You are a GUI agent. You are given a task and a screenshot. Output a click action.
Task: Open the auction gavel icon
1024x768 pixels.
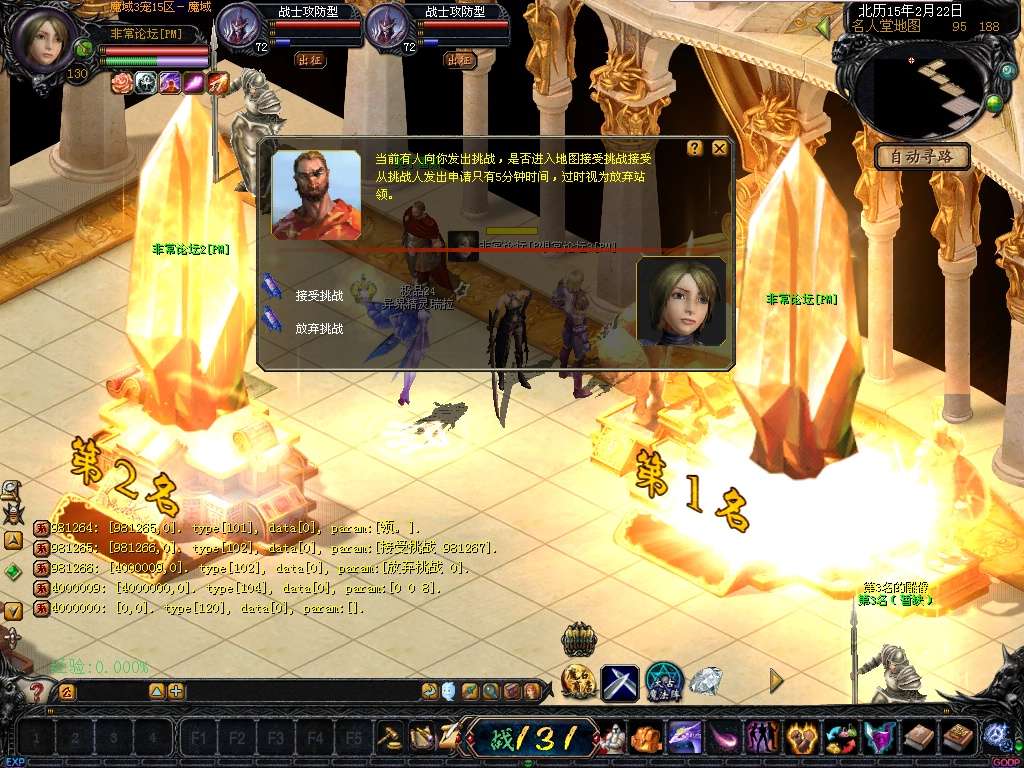[389, 738]
